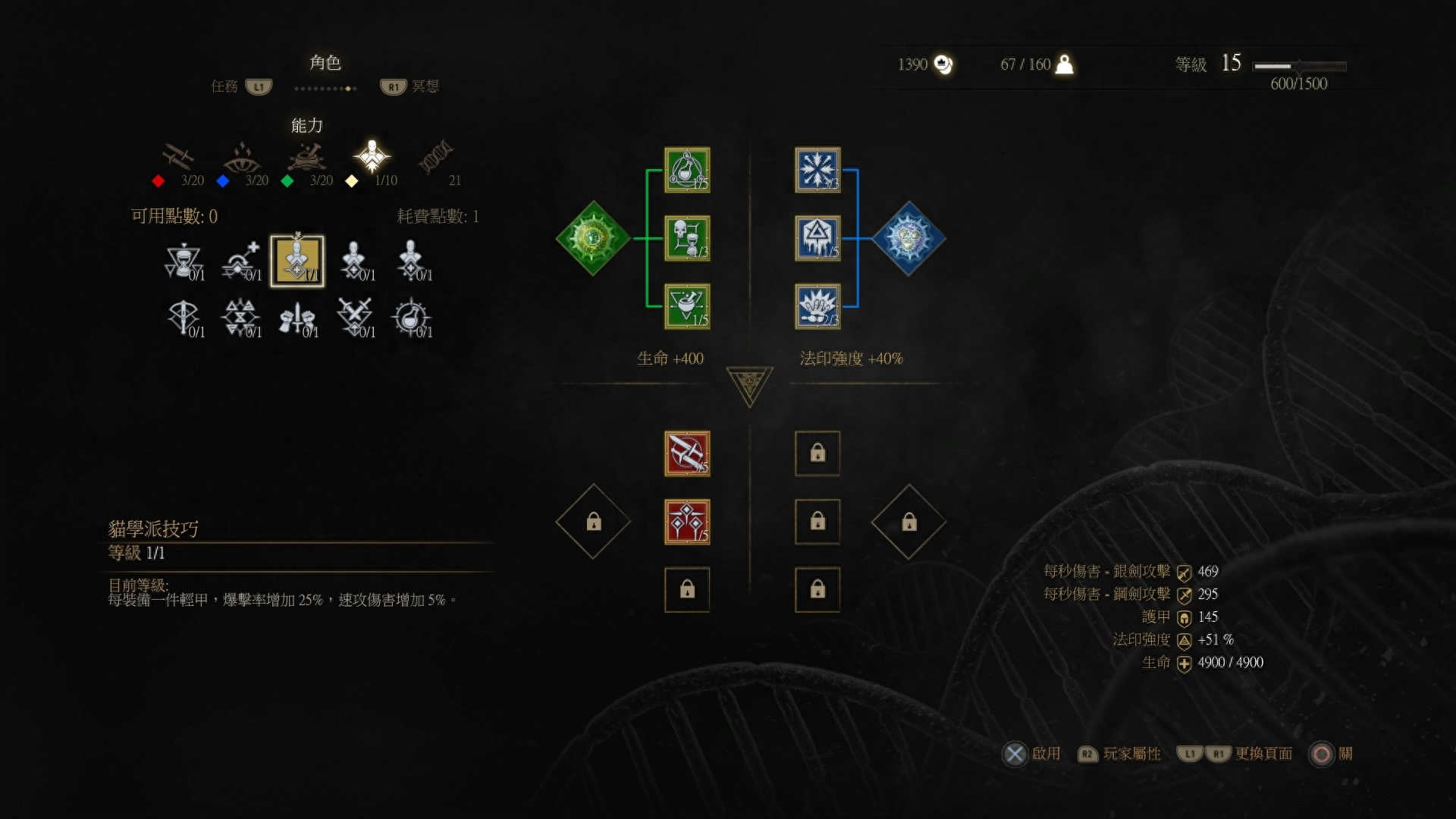
Task: Click the silver sword damage stat icon
Action: tap(1185, 573)
